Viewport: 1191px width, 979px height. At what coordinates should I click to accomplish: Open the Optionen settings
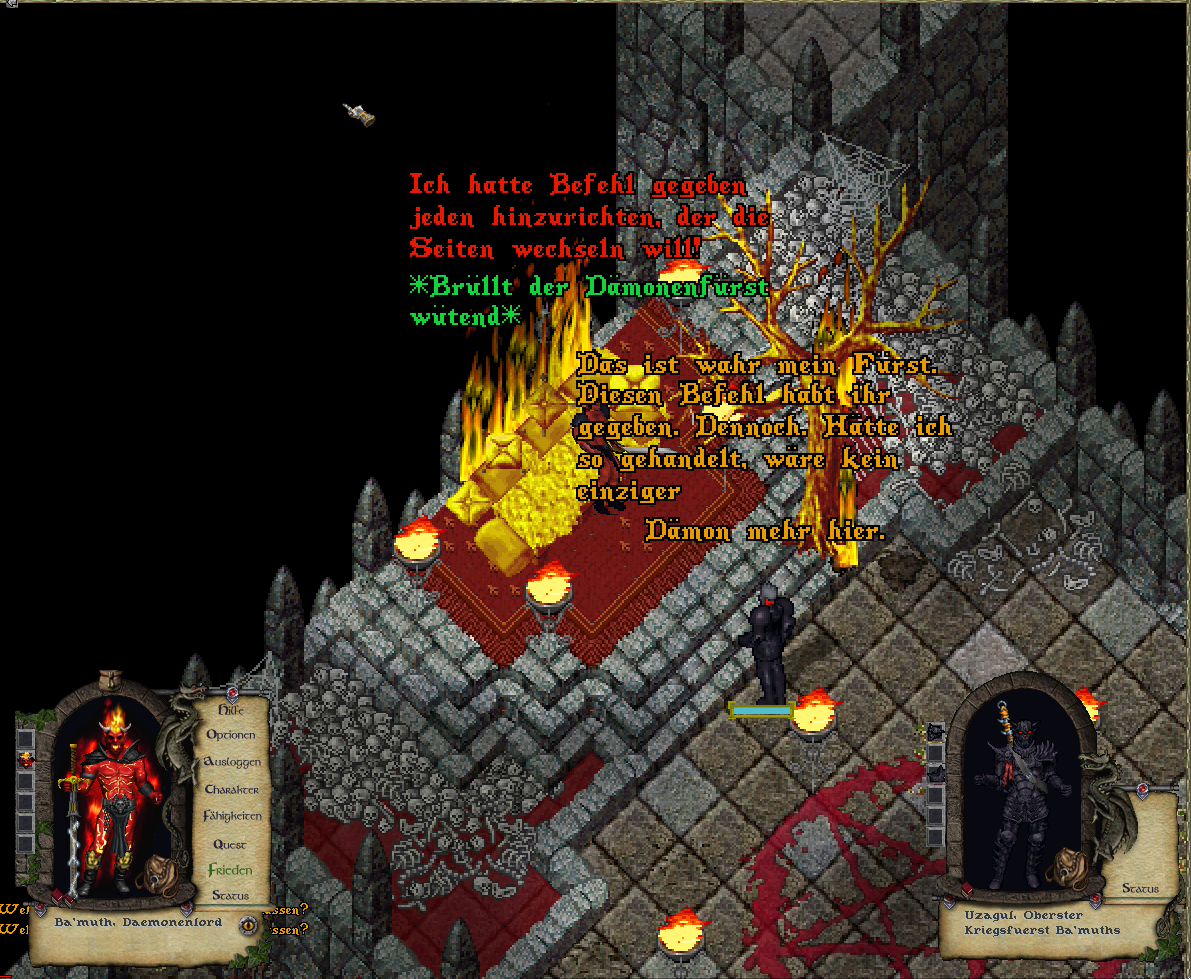click(x=231, y=735)
